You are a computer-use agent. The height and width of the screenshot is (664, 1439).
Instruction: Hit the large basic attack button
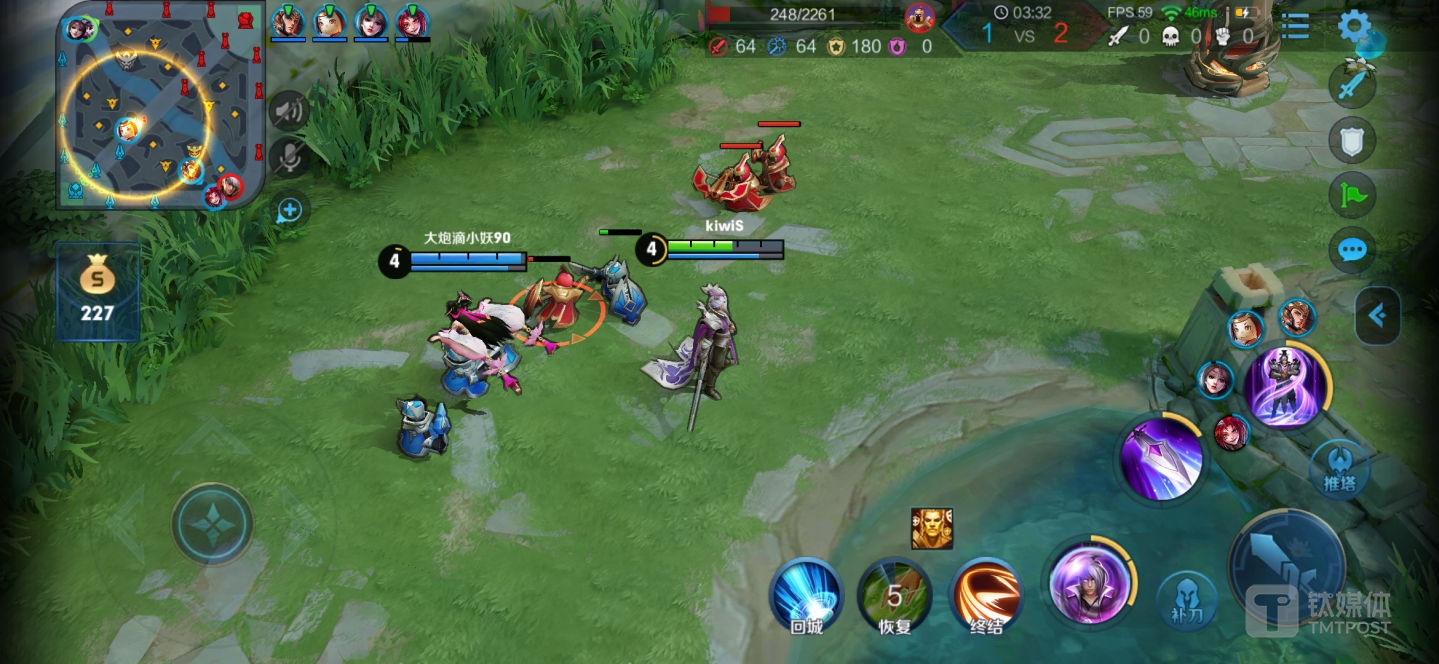tap(1287, 566)
